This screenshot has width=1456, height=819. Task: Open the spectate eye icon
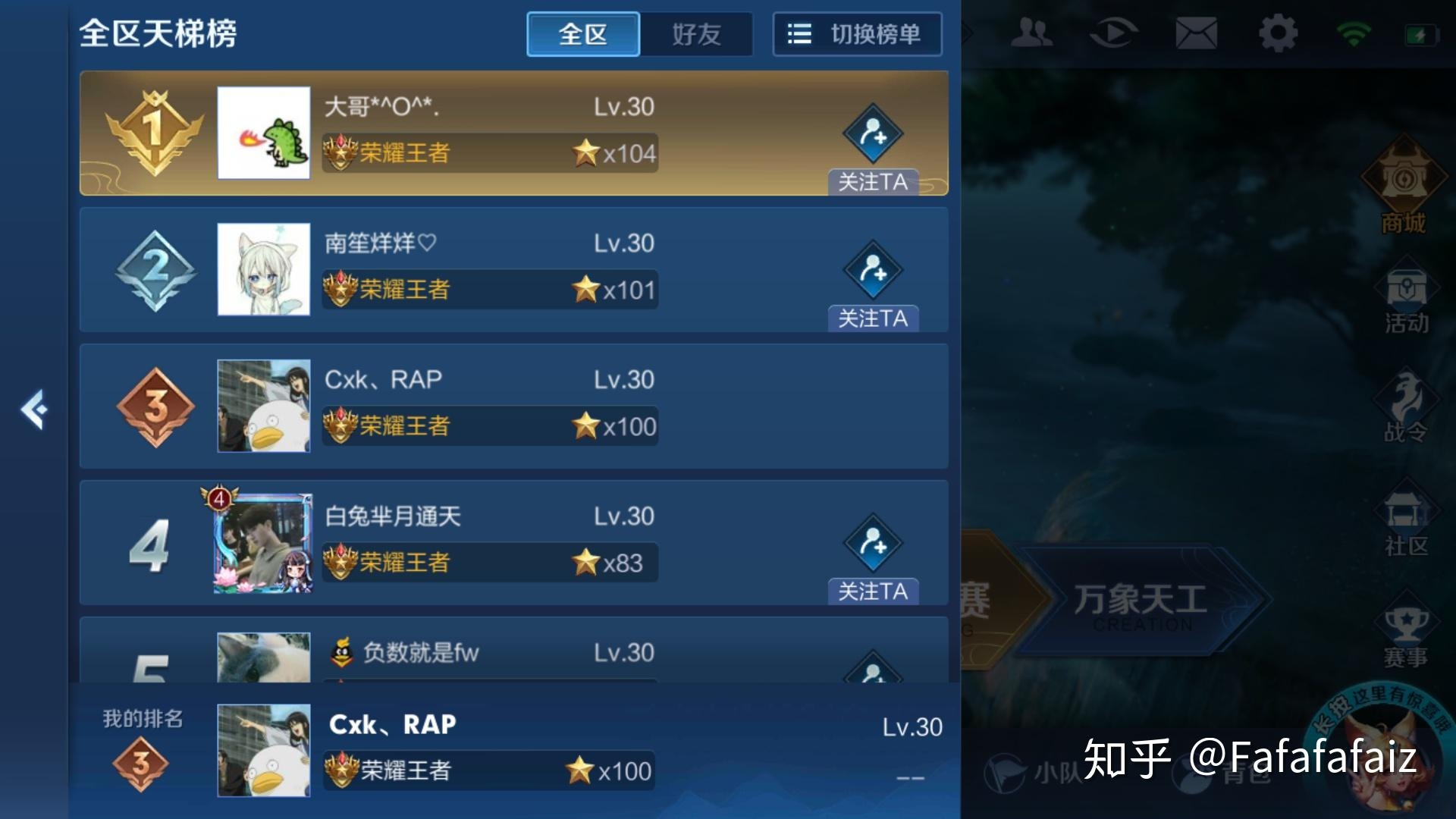(x=1113, y=33)
